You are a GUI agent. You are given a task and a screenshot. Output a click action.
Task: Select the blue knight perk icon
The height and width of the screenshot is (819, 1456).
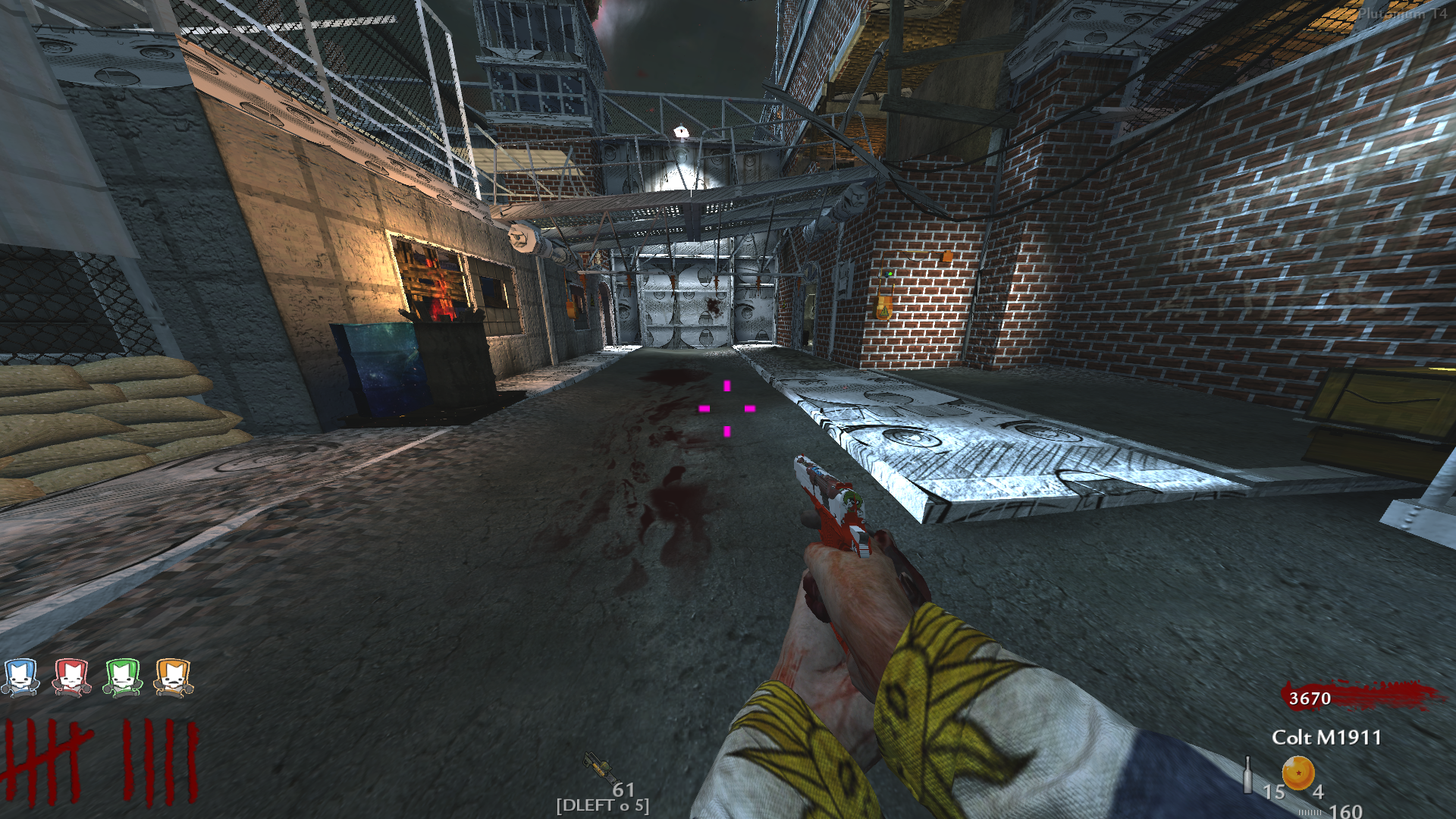tap(20, 677)
